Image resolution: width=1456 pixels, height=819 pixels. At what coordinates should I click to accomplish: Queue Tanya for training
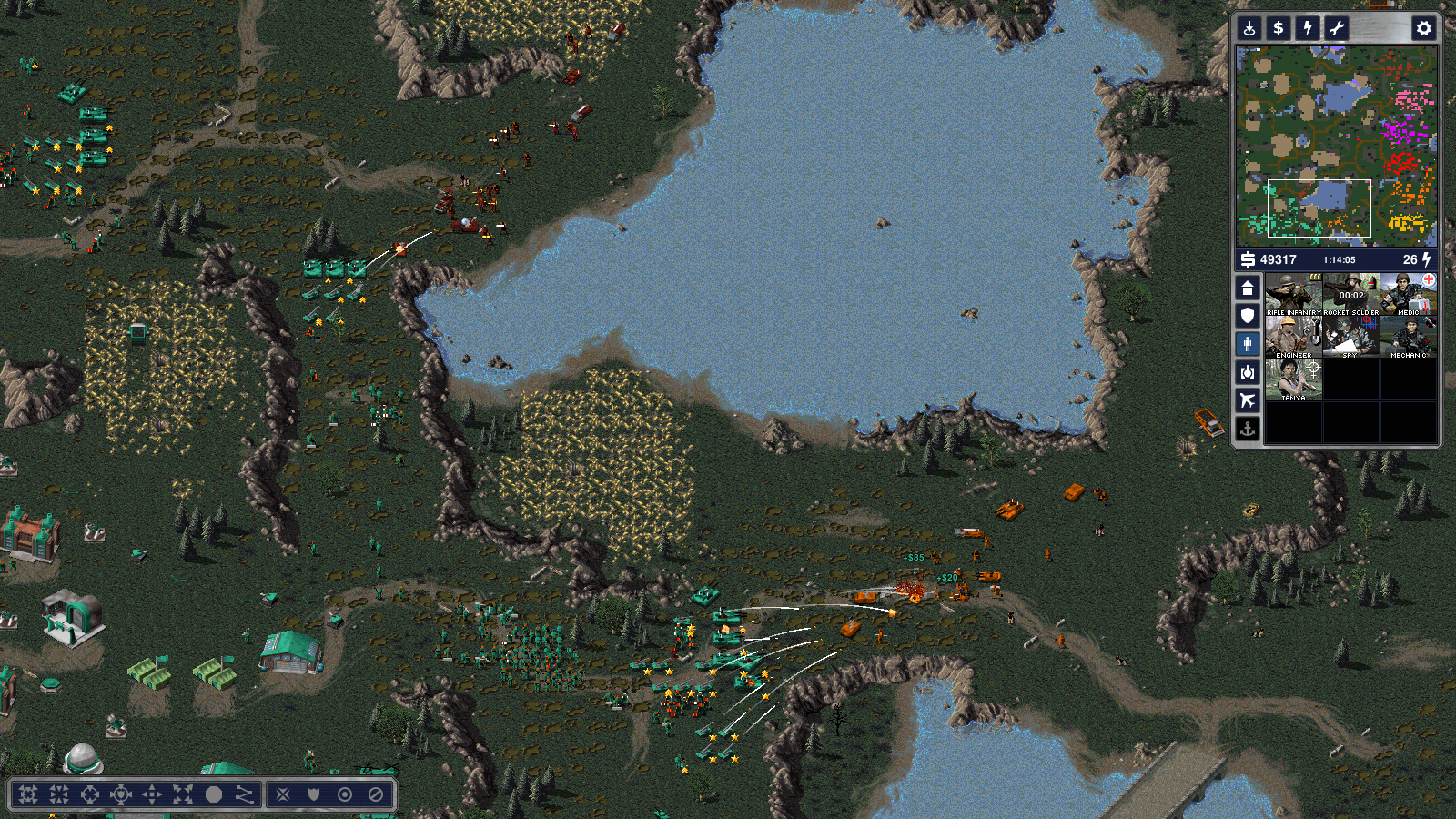click(1293, 380)
